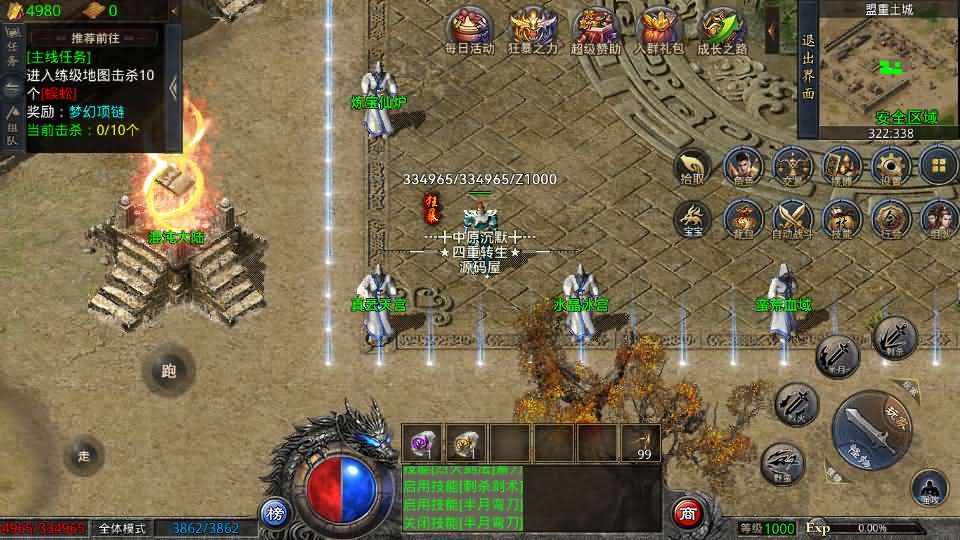Open the four-square grid menu icon
The height and width of the screenshot is (540, 960).
(x=939, y=166)
